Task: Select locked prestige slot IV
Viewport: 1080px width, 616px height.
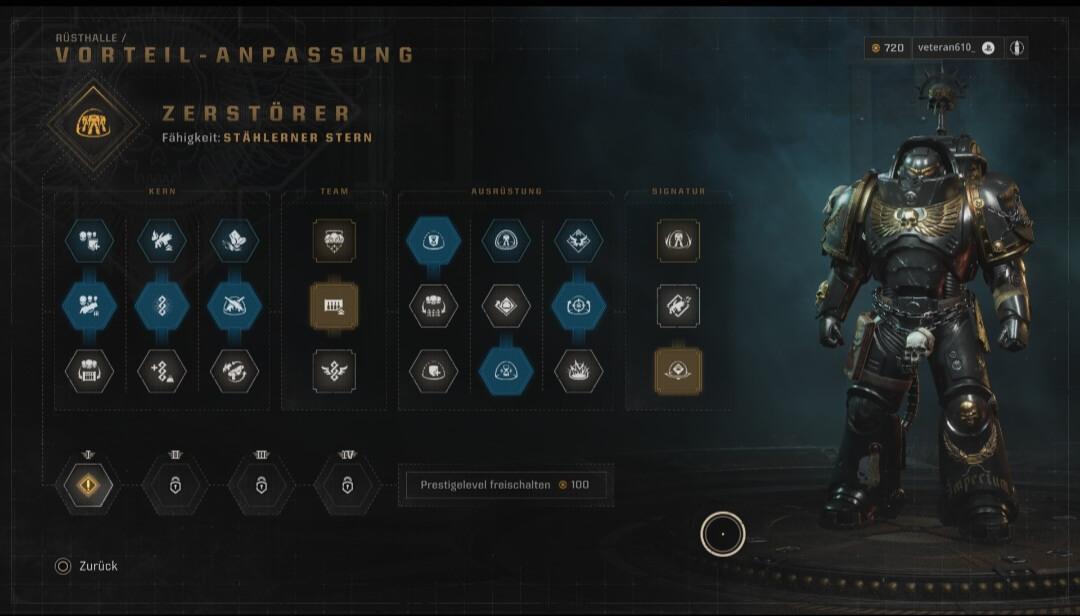Action: point(347,485)
